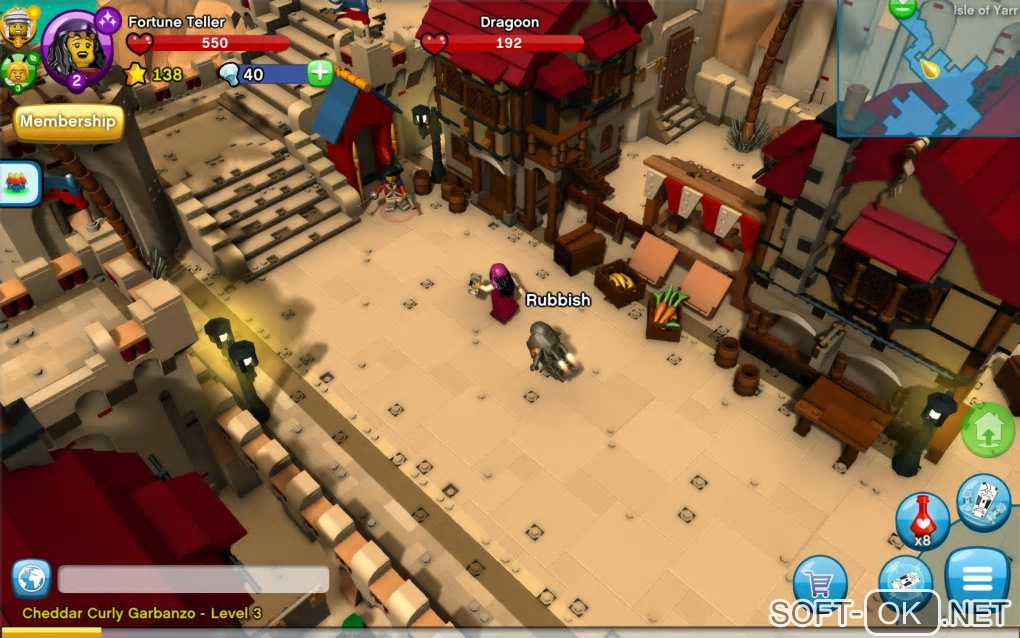The width and height of the screenshot is (1020, 638).
Task: Open the Membership button
Action: point(68,122)
